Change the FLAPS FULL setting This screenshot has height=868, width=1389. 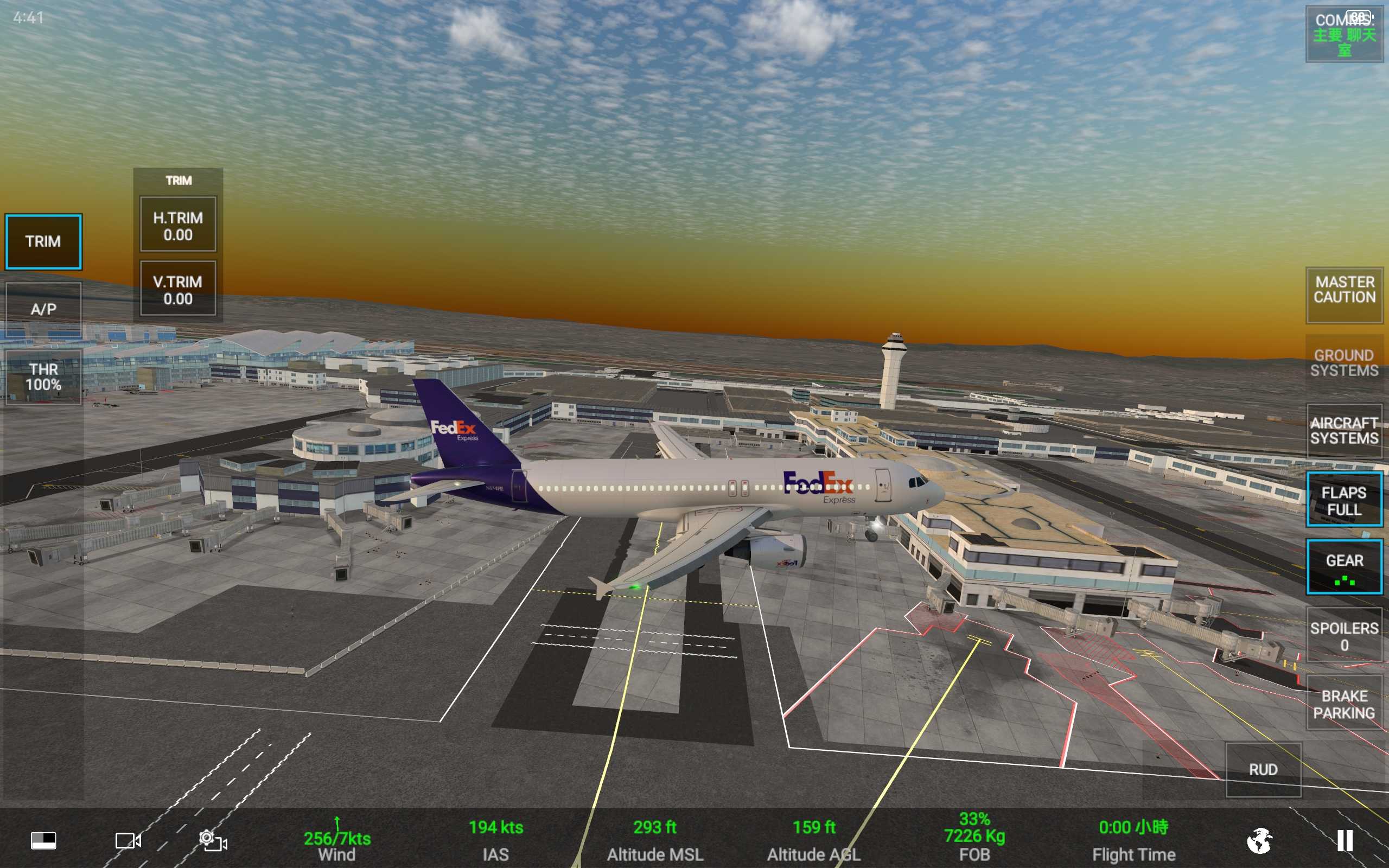tap(1344, 501)
